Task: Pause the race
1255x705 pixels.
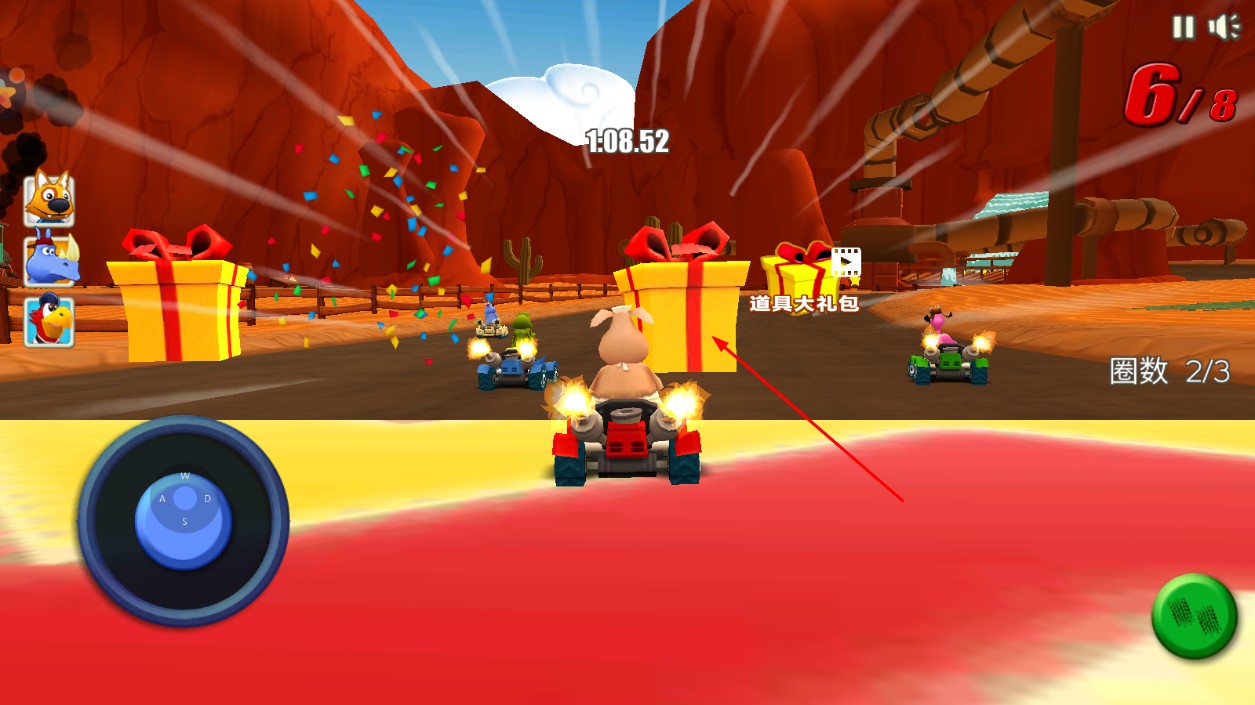Action: tap(1183, 27)
